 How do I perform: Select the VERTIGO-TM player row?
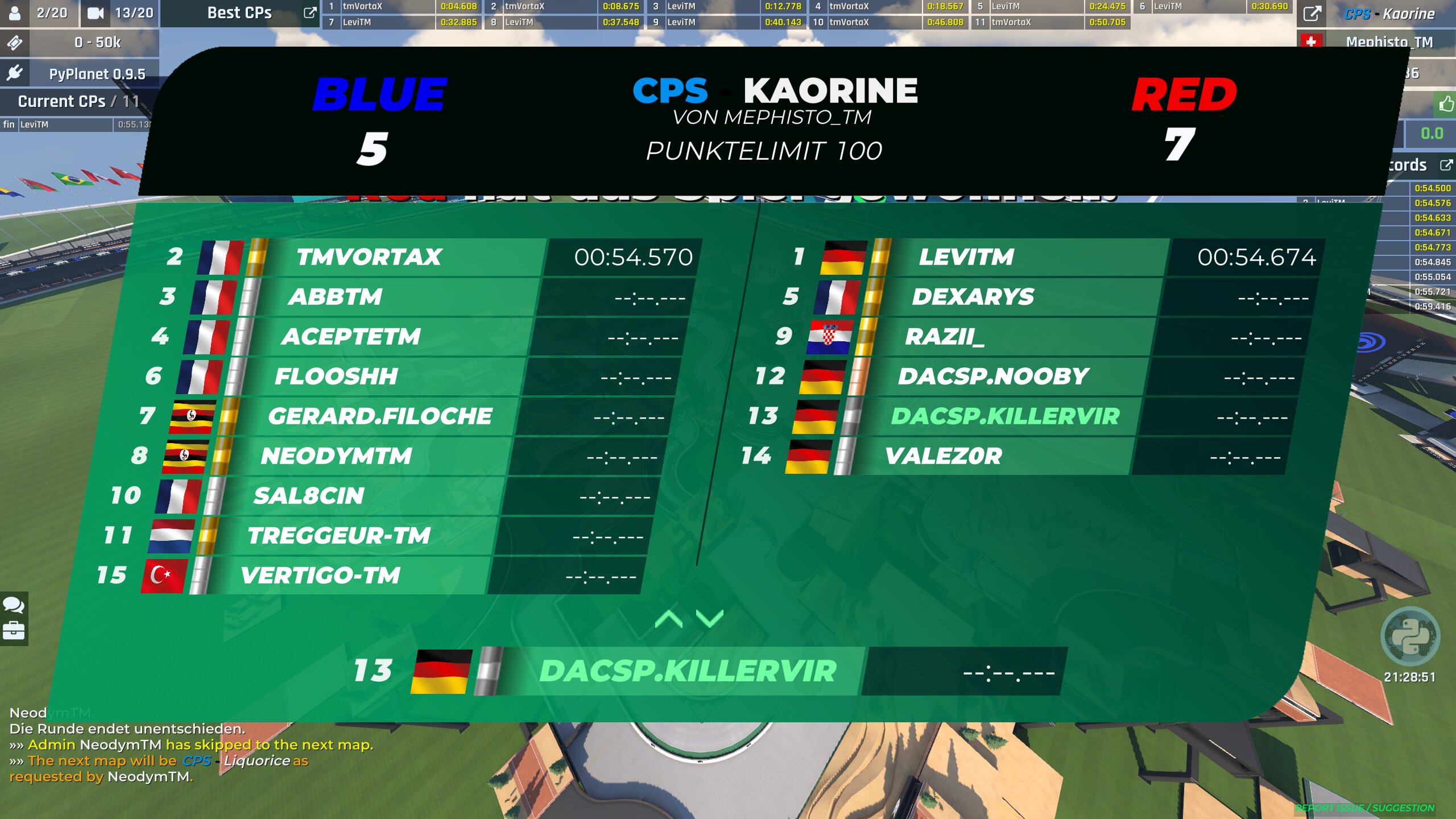320,576
